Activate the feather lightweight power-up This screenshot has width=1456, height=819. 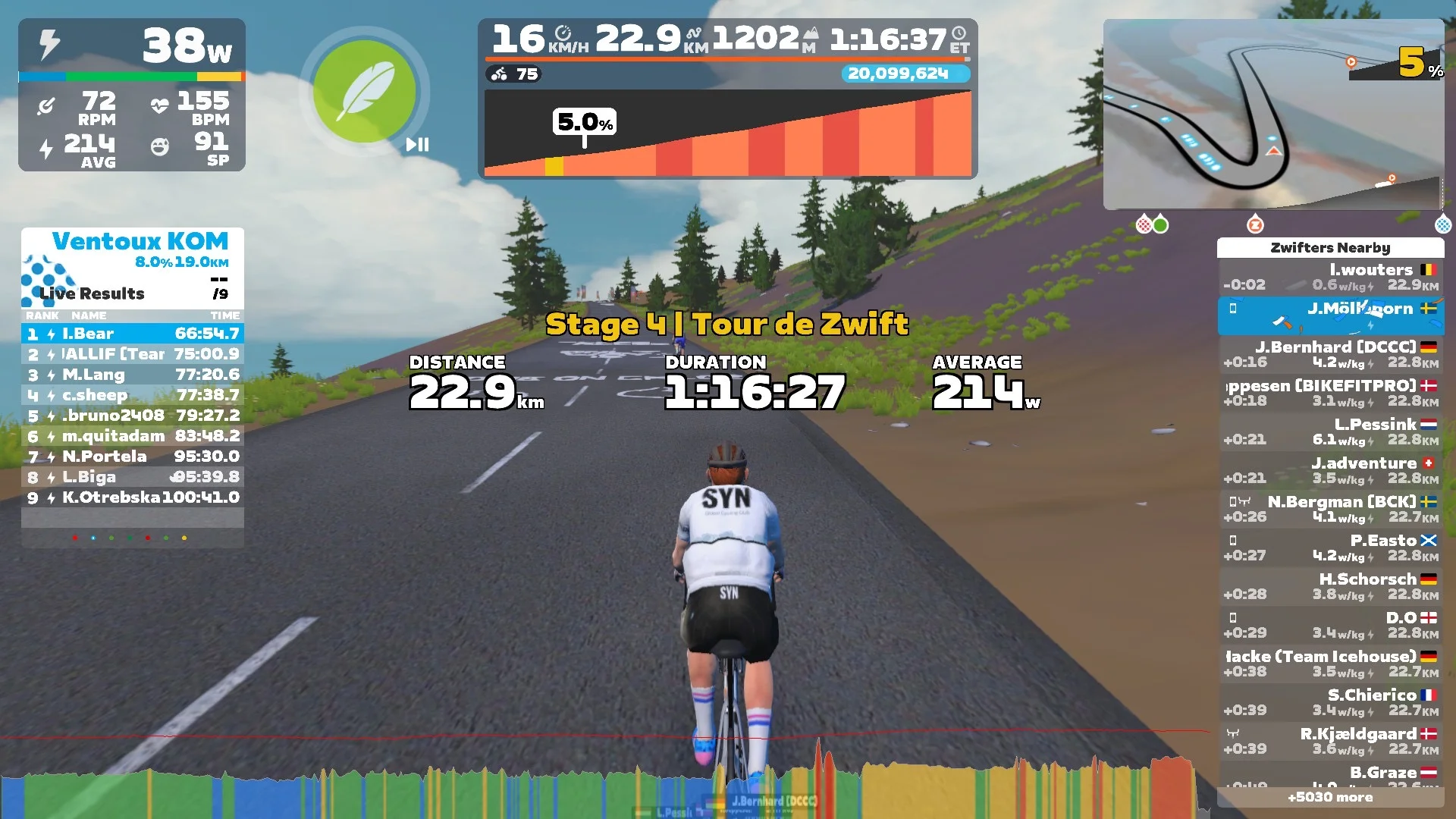click(365, 91)
